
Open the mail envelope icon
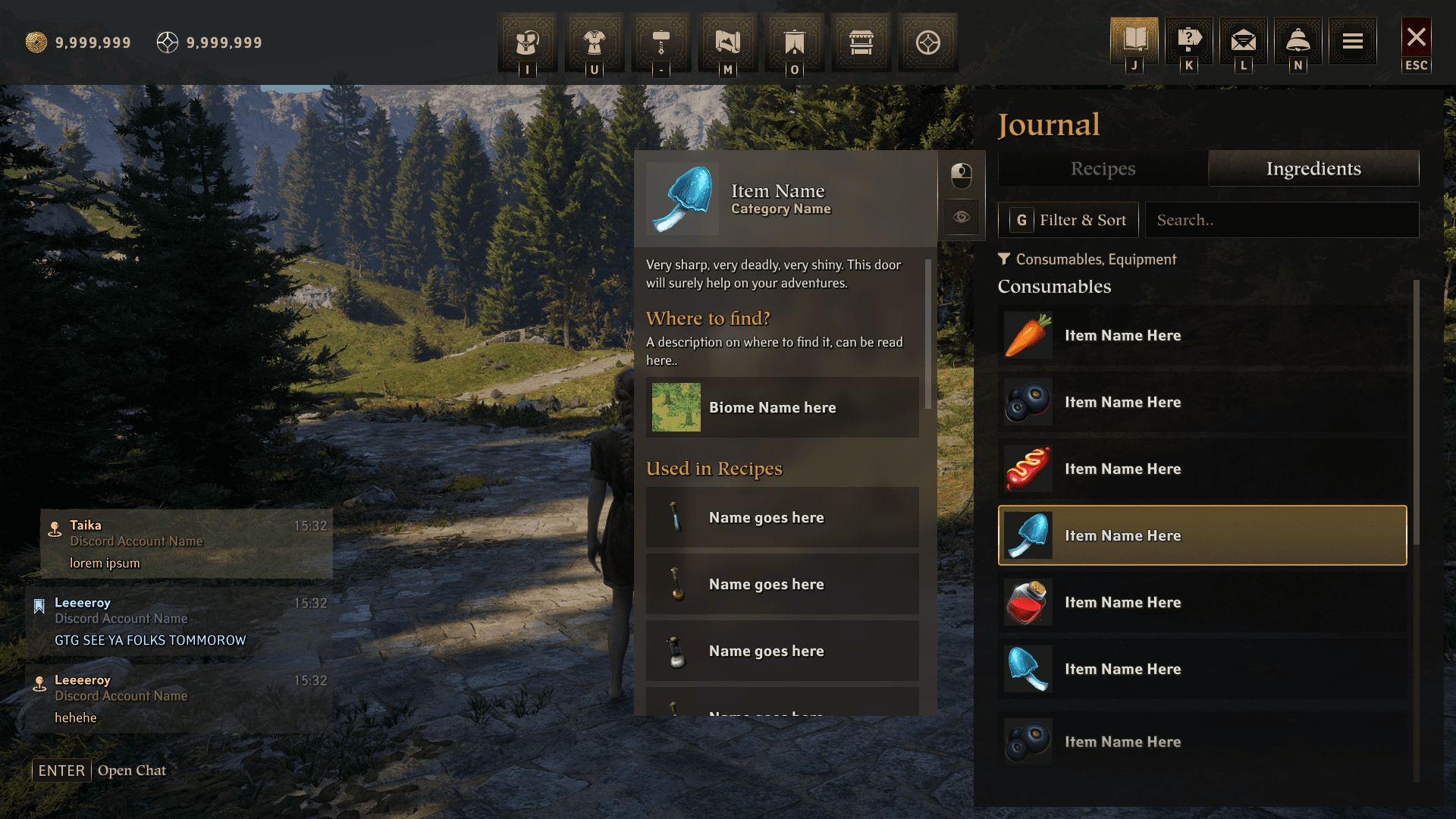[x=1244, y=40]
